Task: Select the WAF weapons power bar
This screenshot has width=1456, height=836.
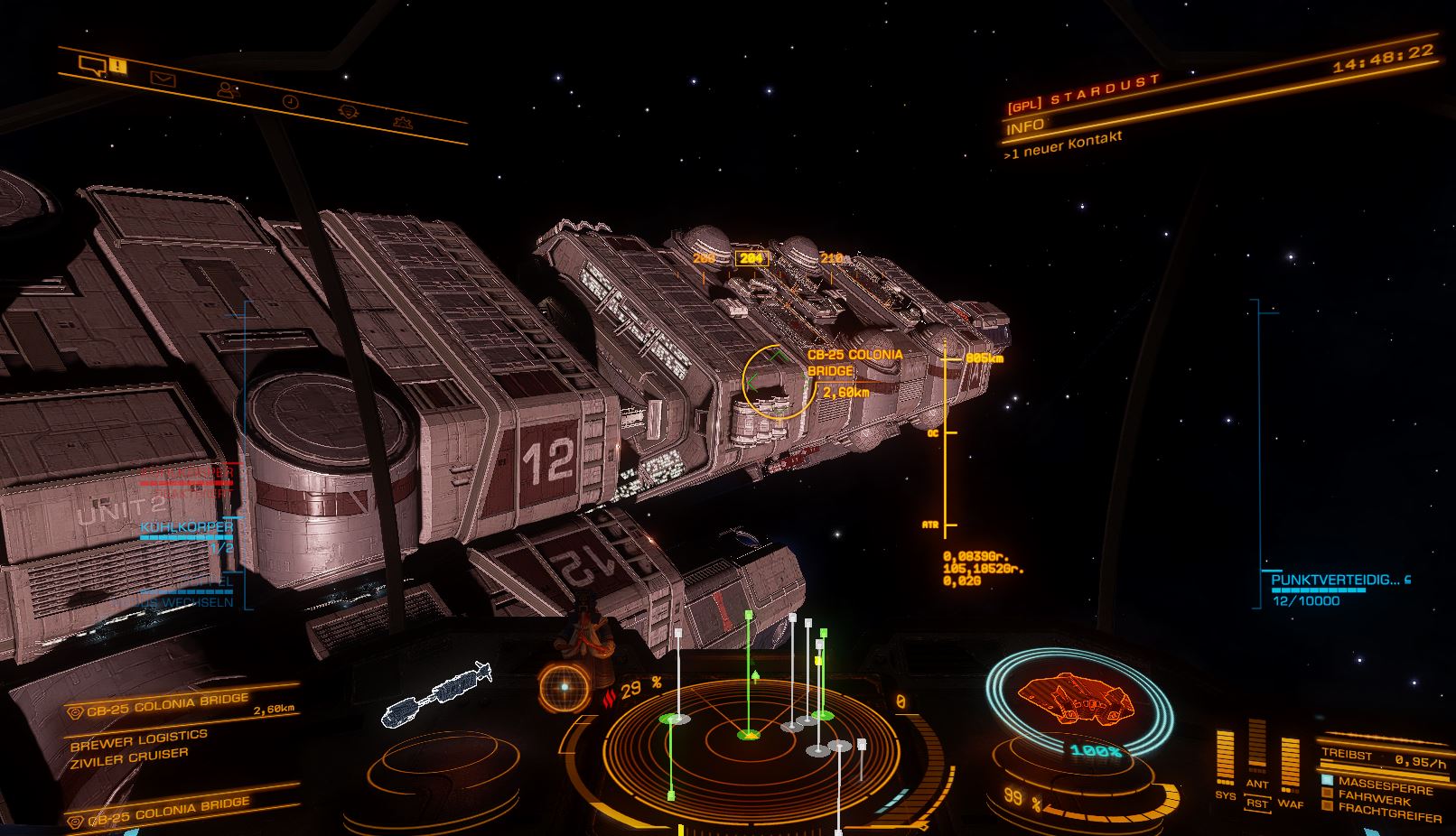Action: pyautogui.click(x=1290, y=765)
